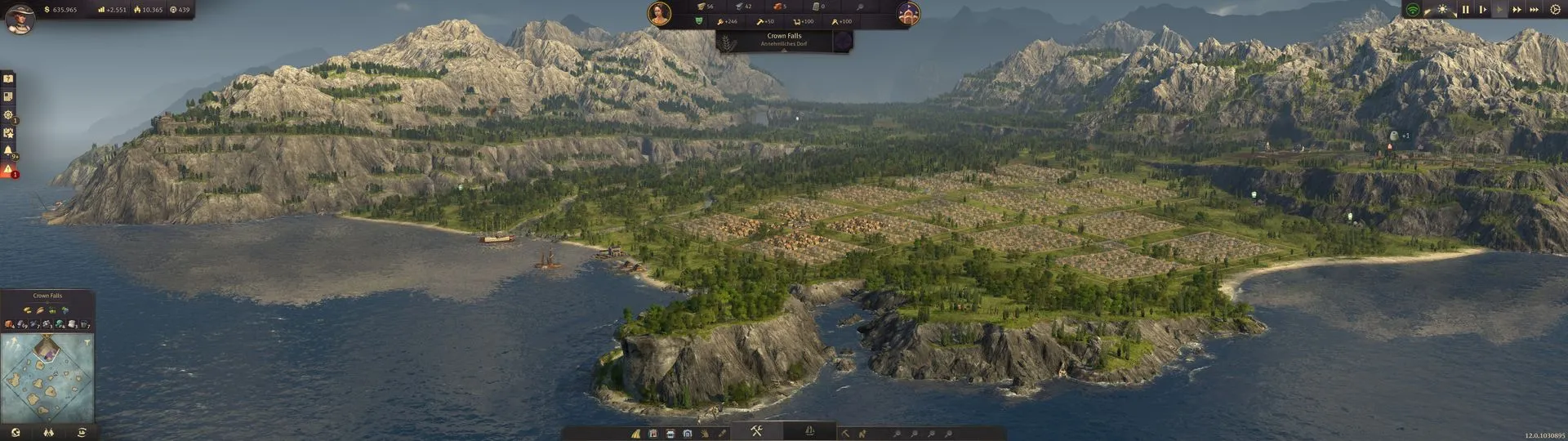Viewport: 1568px width, 441px height.
Task: Open the ship wheel menu in sidebar
Action: pyautogui.click(x=8, y=115)
